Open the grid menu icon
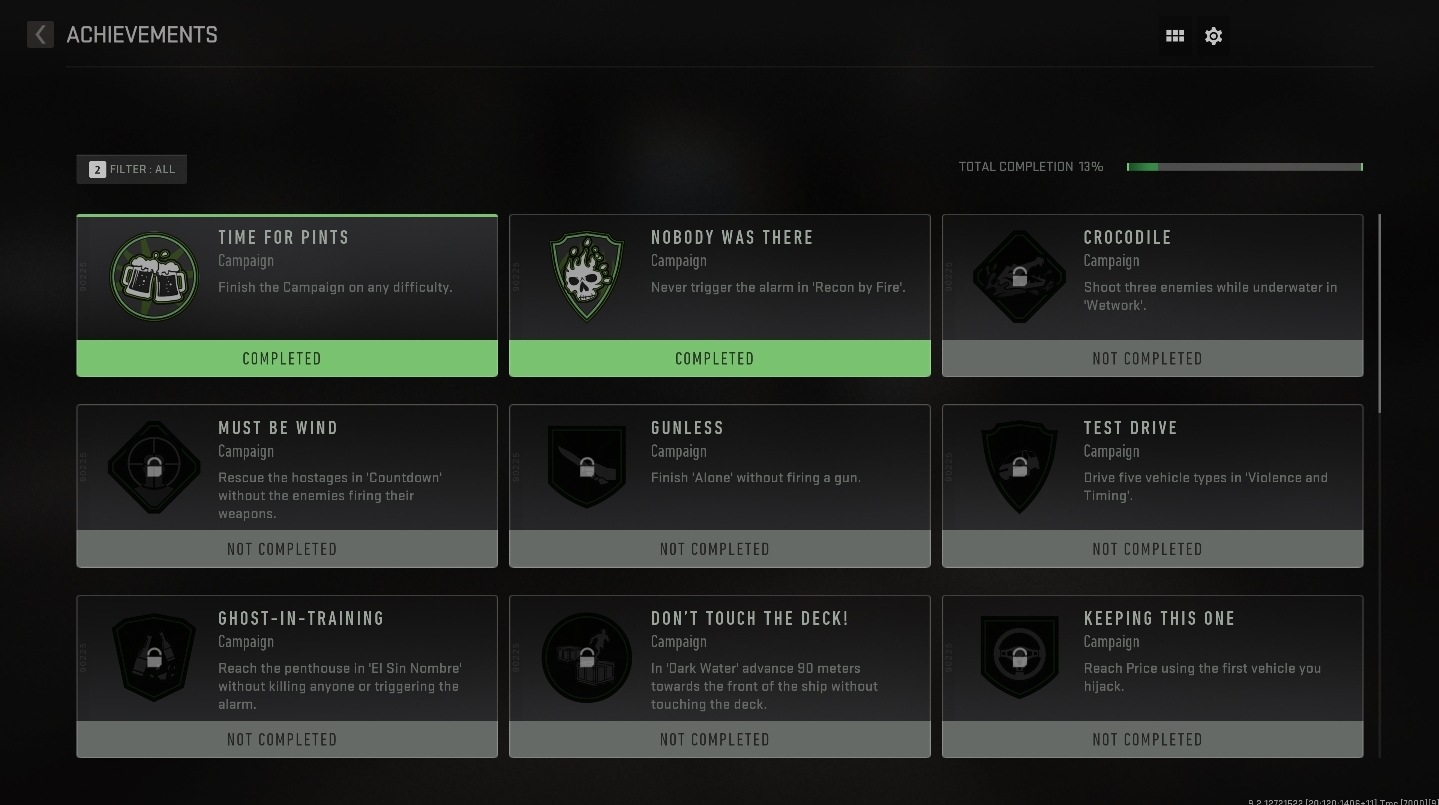Screen dimensions: 1439x805 [1175, 36]
